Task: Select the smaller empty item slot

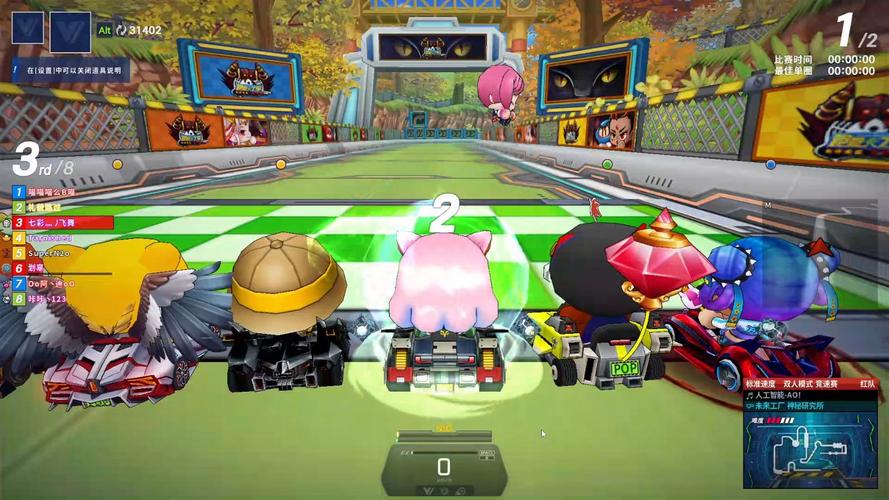Action: [28, 27]
